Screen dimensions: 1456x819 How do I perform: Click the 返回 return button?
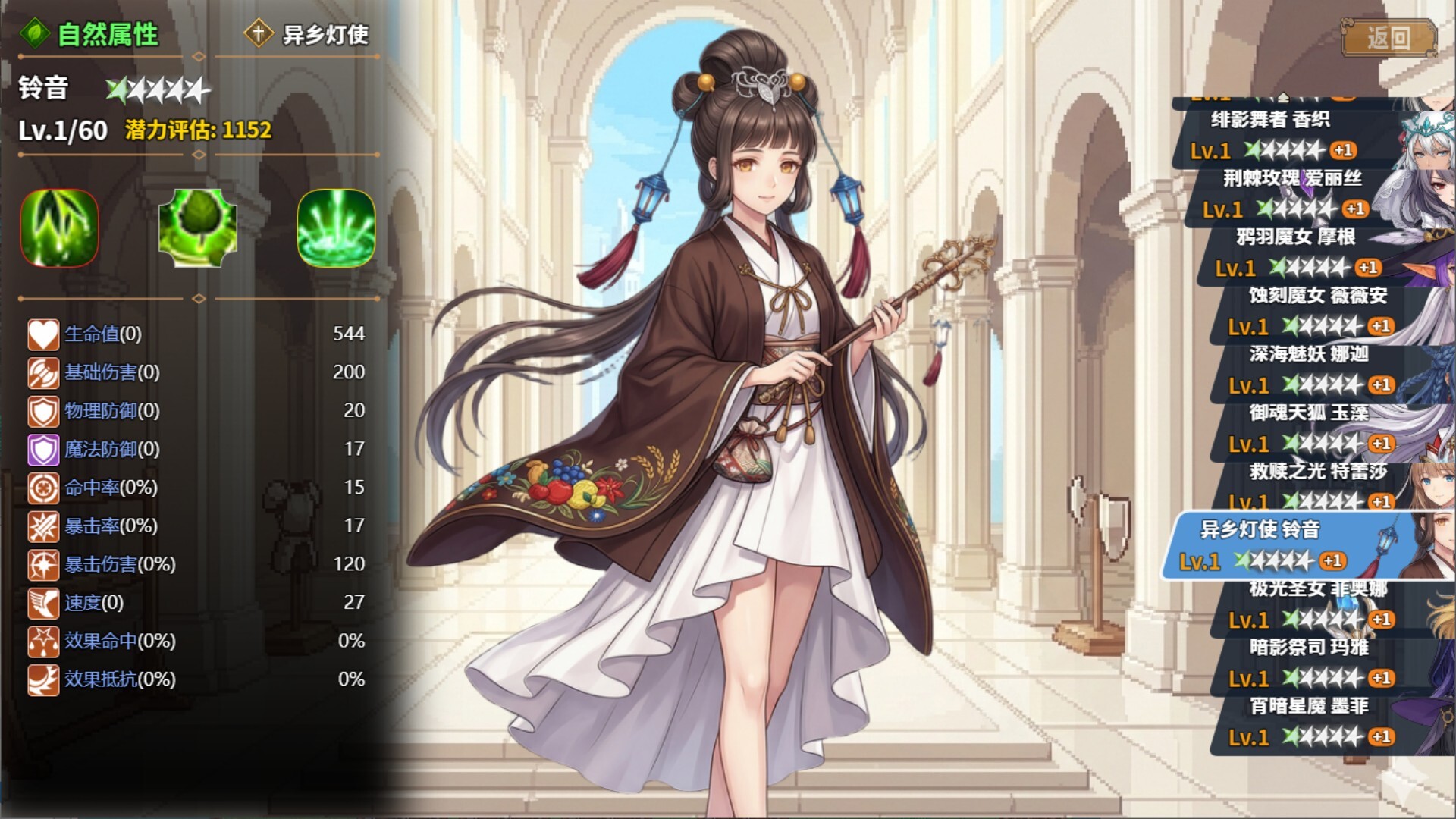[1389, 38]
